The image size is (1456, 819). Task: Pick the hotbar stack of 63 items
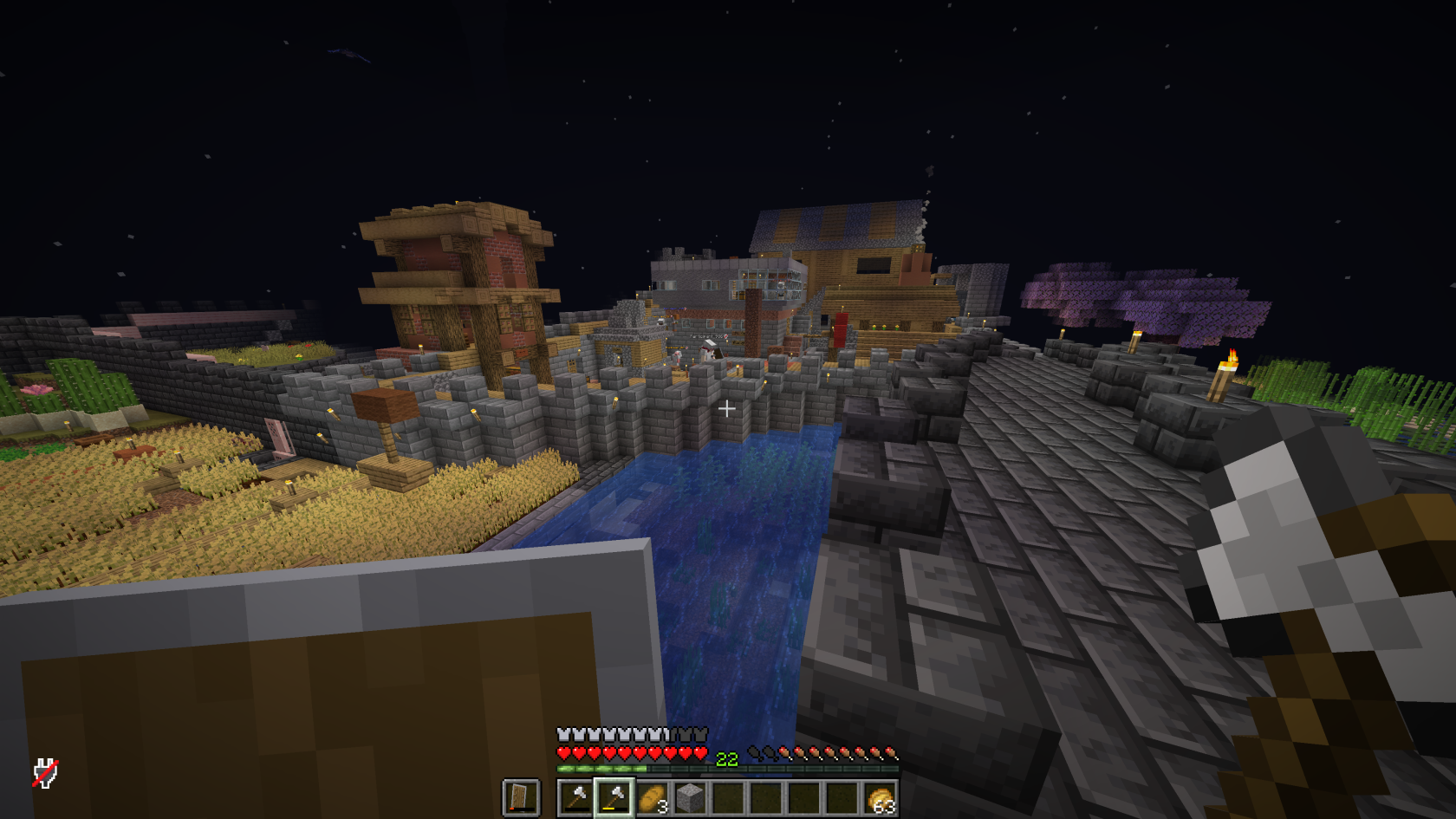[880, 797]
